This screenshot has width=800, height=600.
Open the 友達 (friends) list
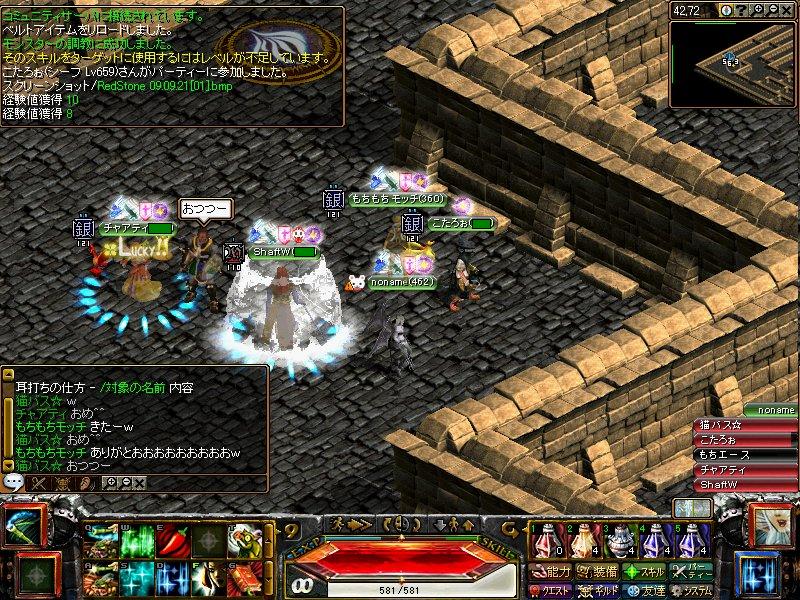pos(645,590)
